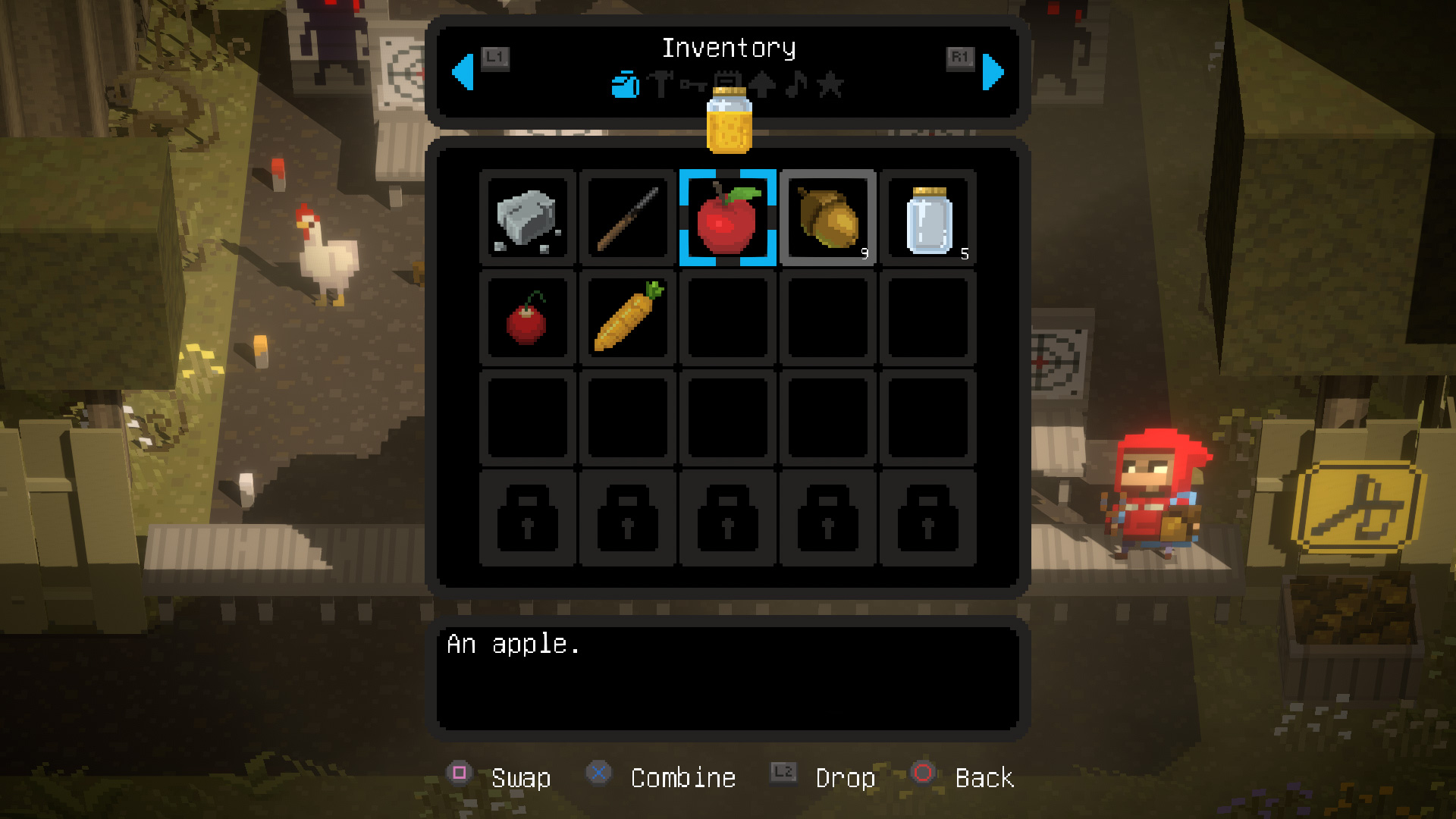The width and height of the screenshot is (1456, 819).
Task: Switch to the up-arrow upgrades tab
Action: (763, 84)
